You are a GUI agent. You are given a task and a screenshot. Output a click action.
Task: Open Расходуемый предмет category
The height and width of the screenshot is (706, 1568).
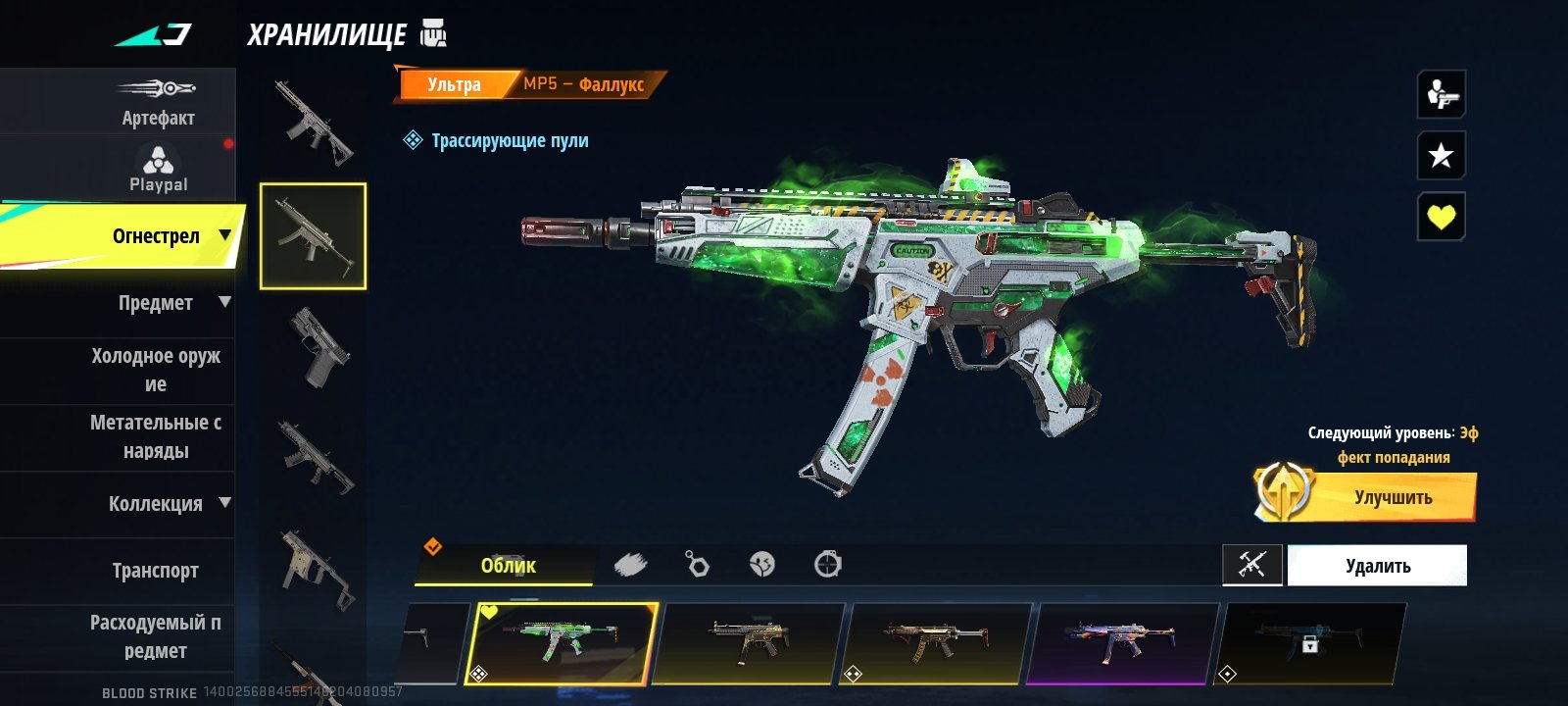[x=157, y=636]
